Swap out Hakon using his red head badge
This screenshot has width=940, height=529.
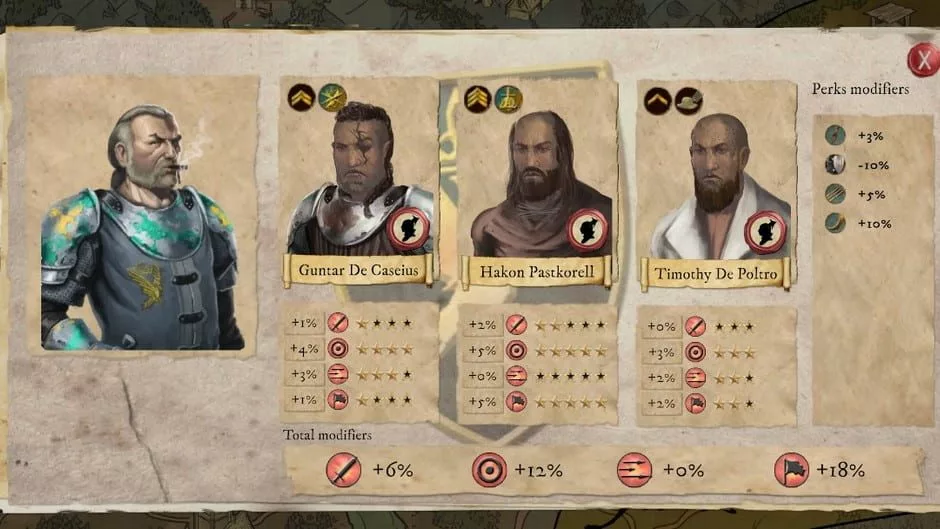click(x=587, y=229)
